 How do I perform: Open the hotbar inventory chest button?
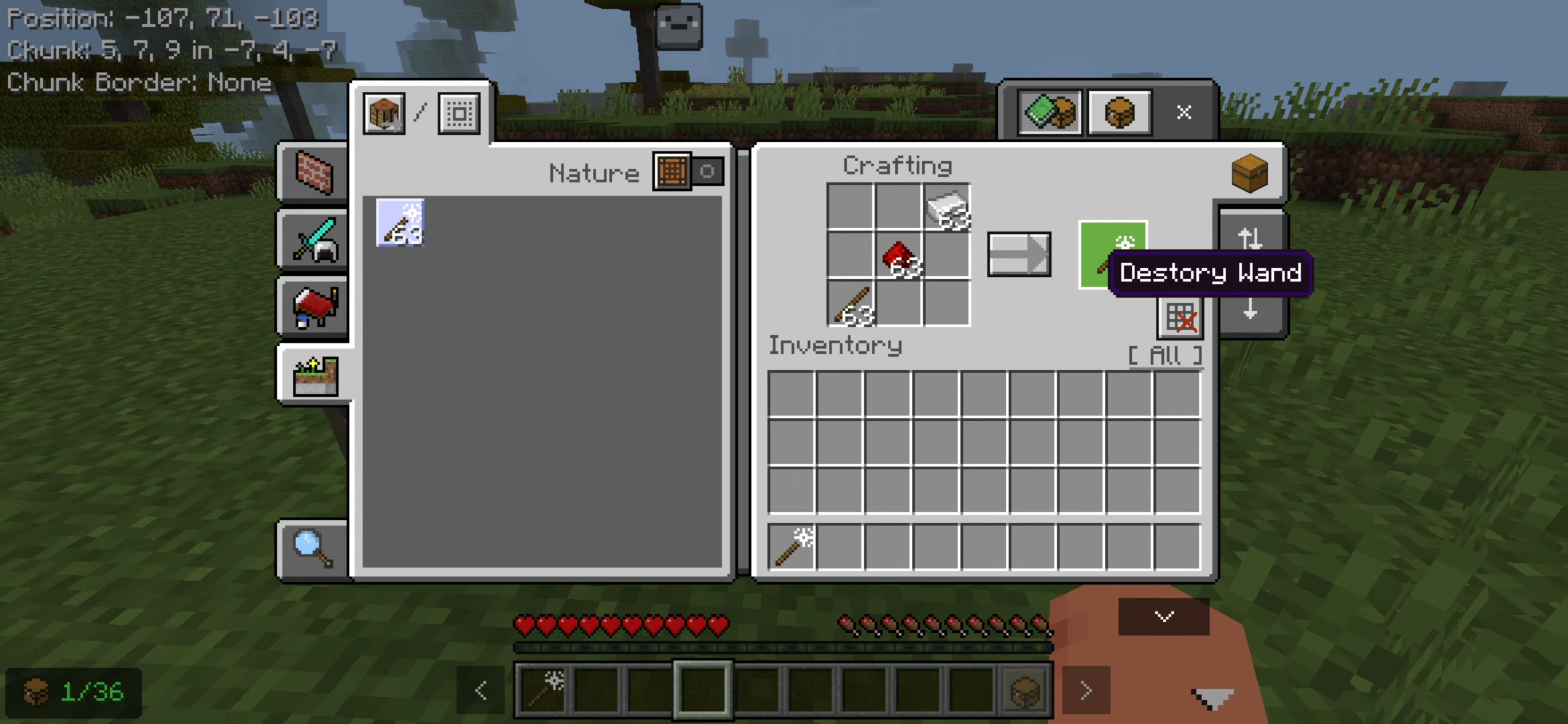[1025, 690]
